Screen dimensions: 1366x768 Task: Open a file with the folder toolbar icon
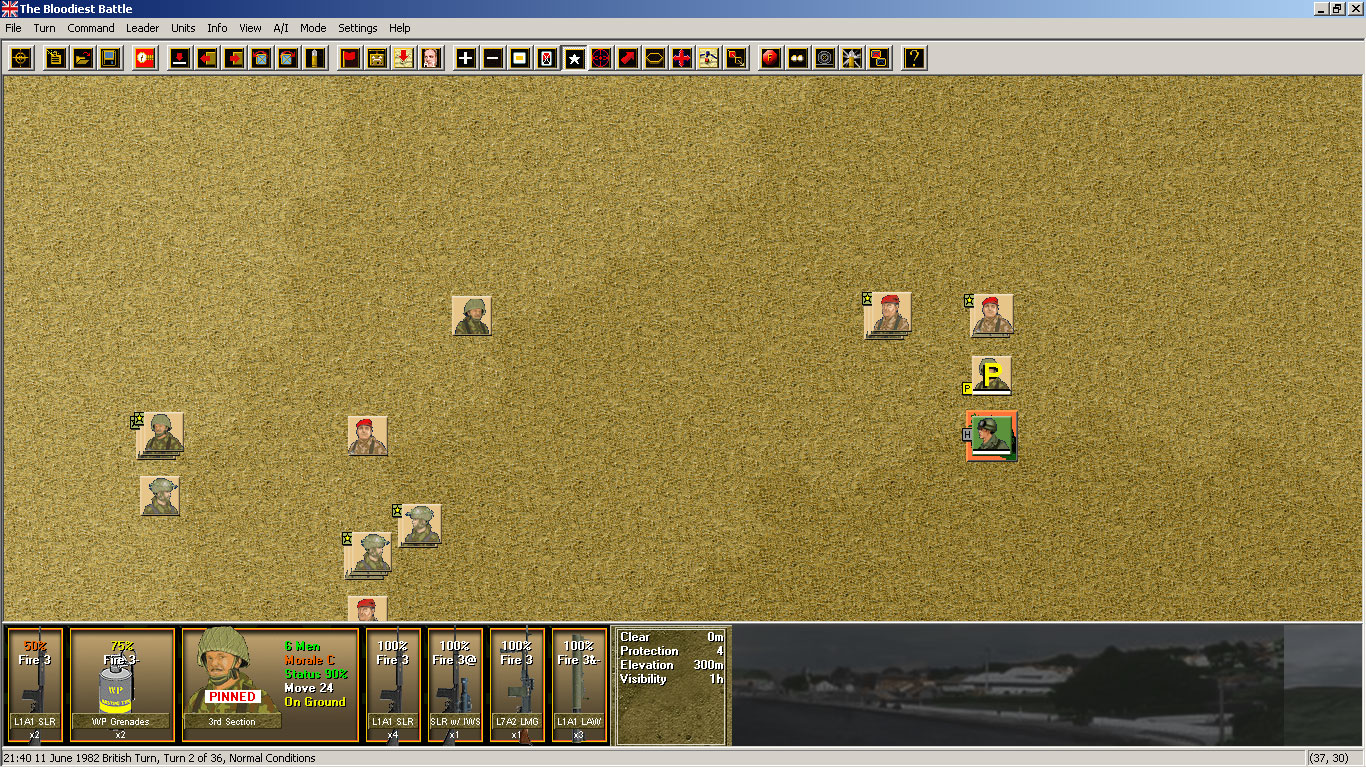[83, 58]
